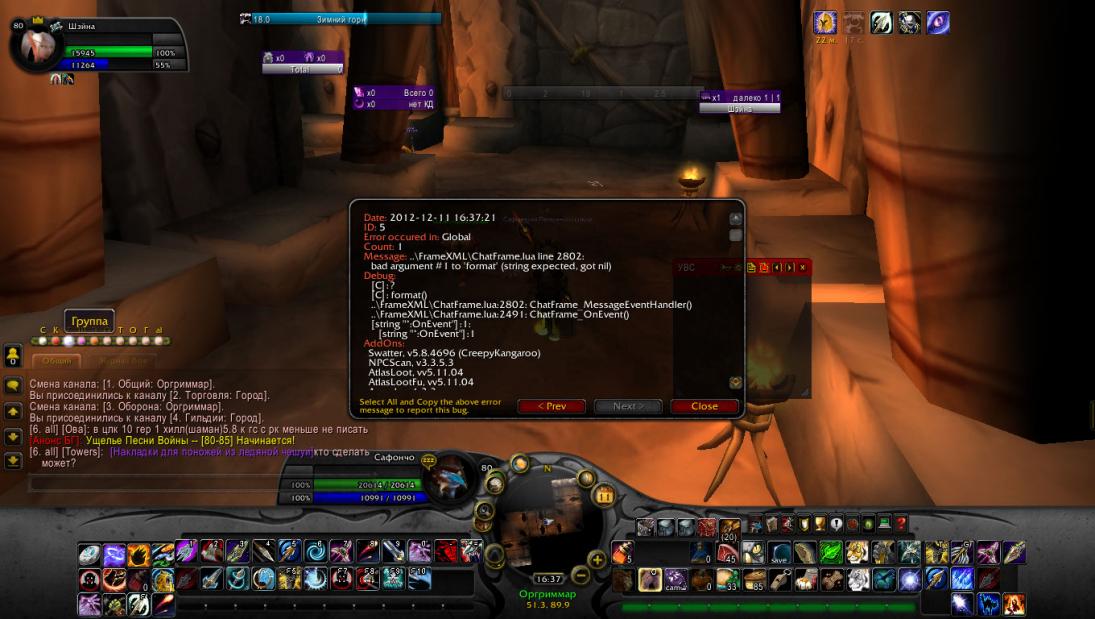
Task: Open the calendar button near the minimap
Action: [604, 495]
